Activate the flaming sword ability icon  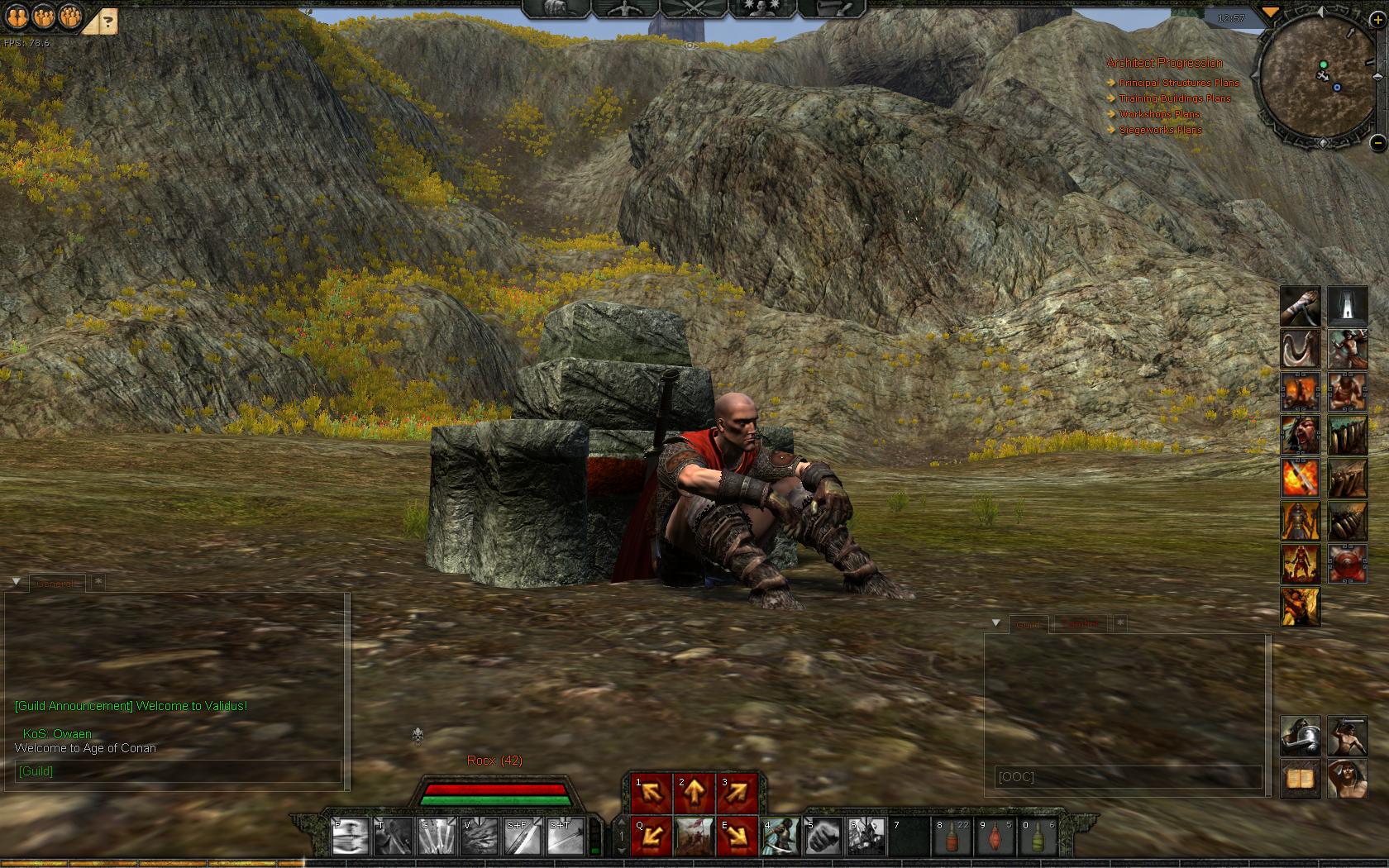point(1300,478)
